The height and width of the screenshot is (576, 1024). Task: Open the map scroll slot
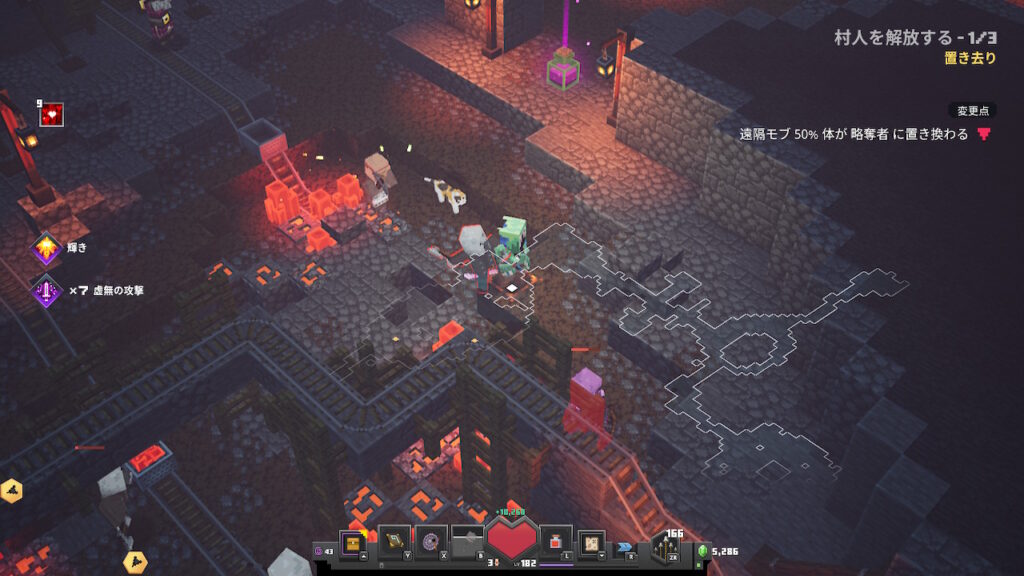pos(592,543)
